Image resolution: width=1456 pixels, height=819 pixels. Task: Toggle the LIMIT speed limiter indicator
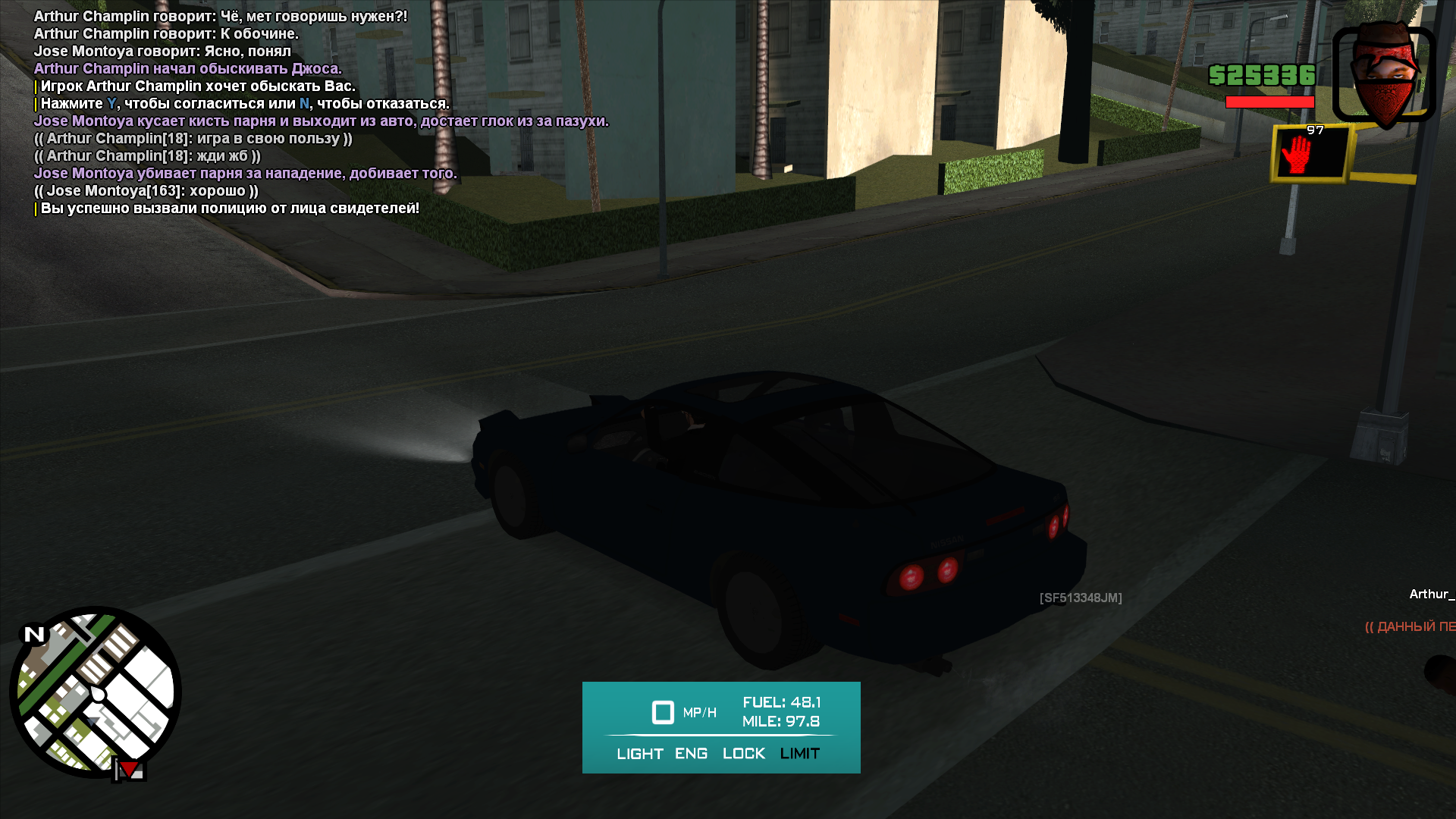coord(799,754)
